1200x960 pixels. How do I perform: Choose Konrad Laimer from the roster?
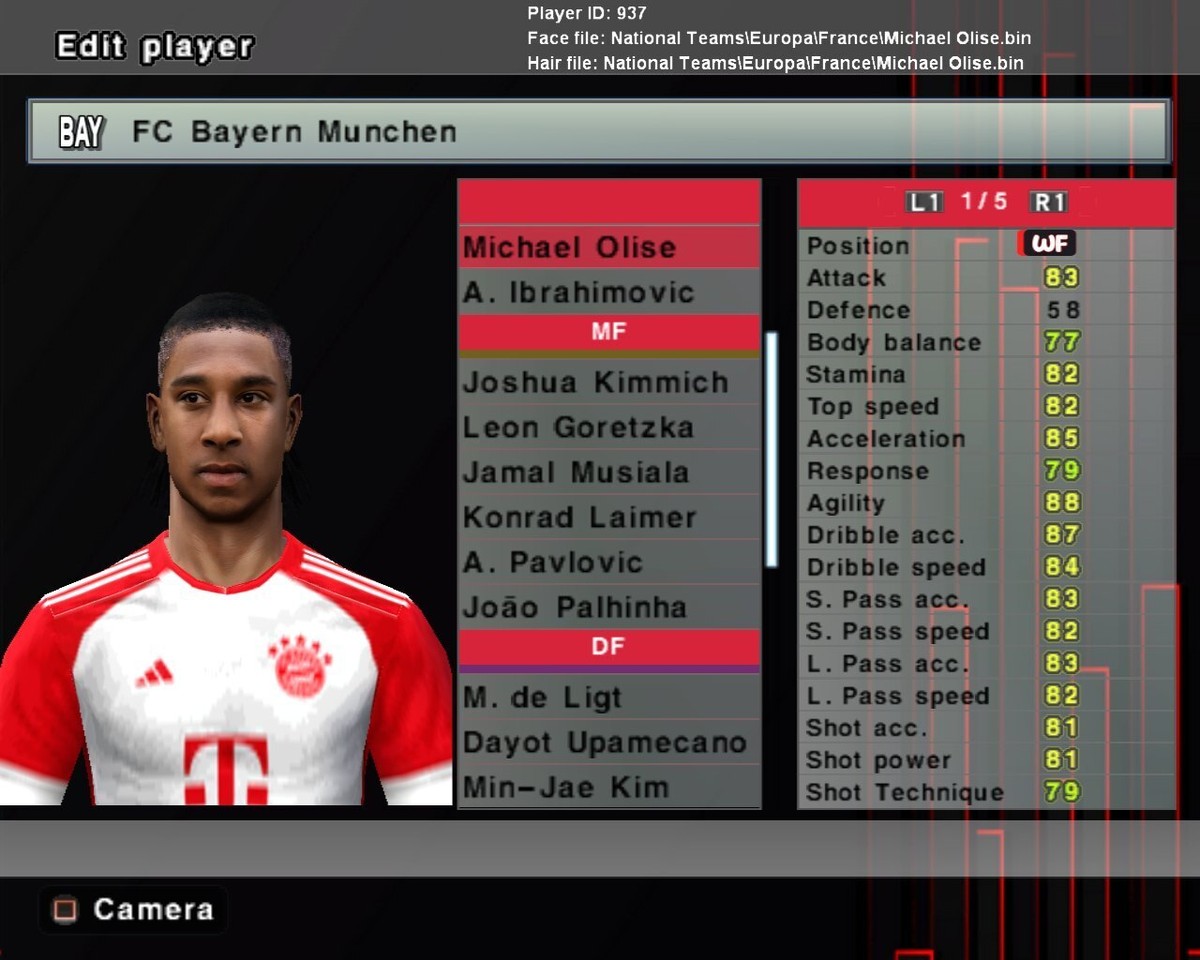[608, 517]
